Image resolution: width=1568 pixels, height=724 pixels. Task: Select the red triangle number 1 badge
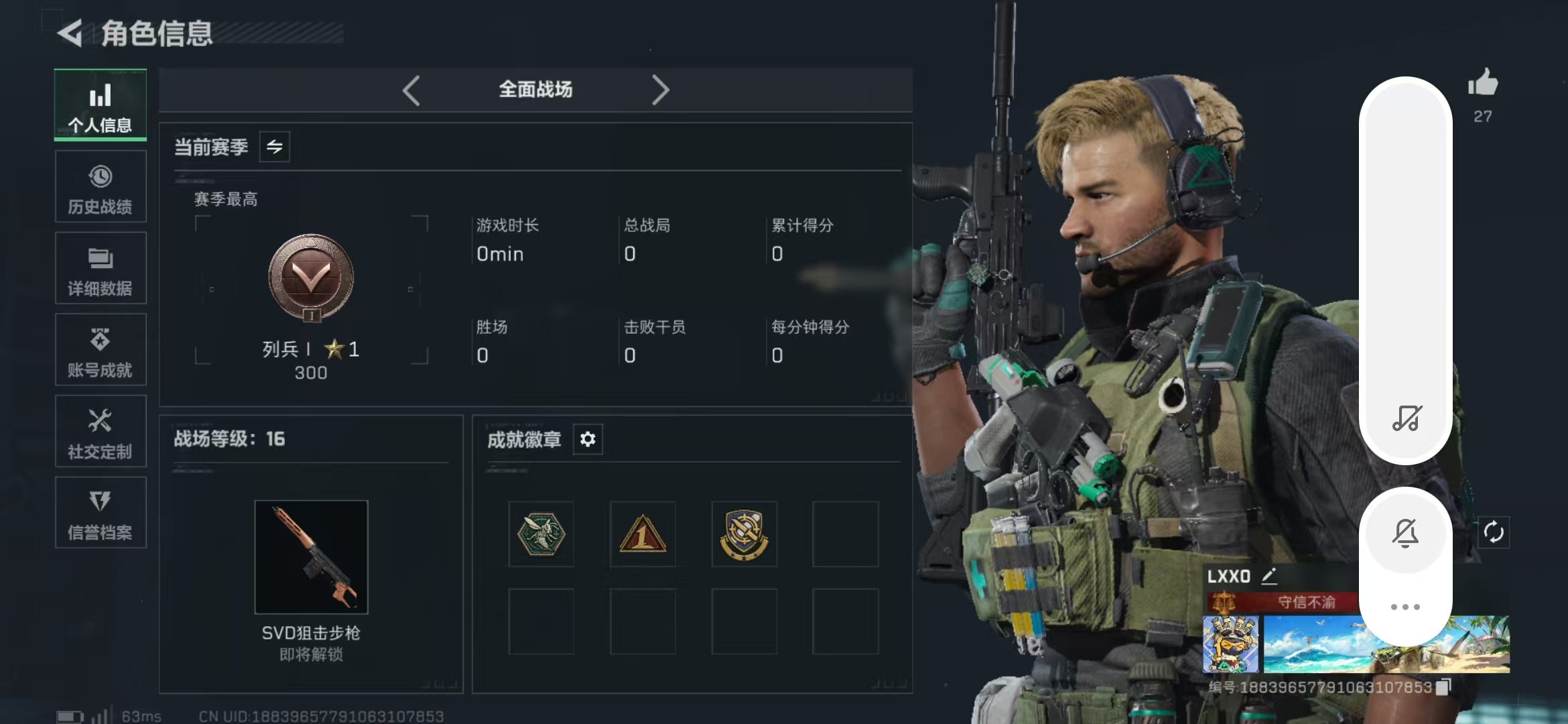(643, 534)
